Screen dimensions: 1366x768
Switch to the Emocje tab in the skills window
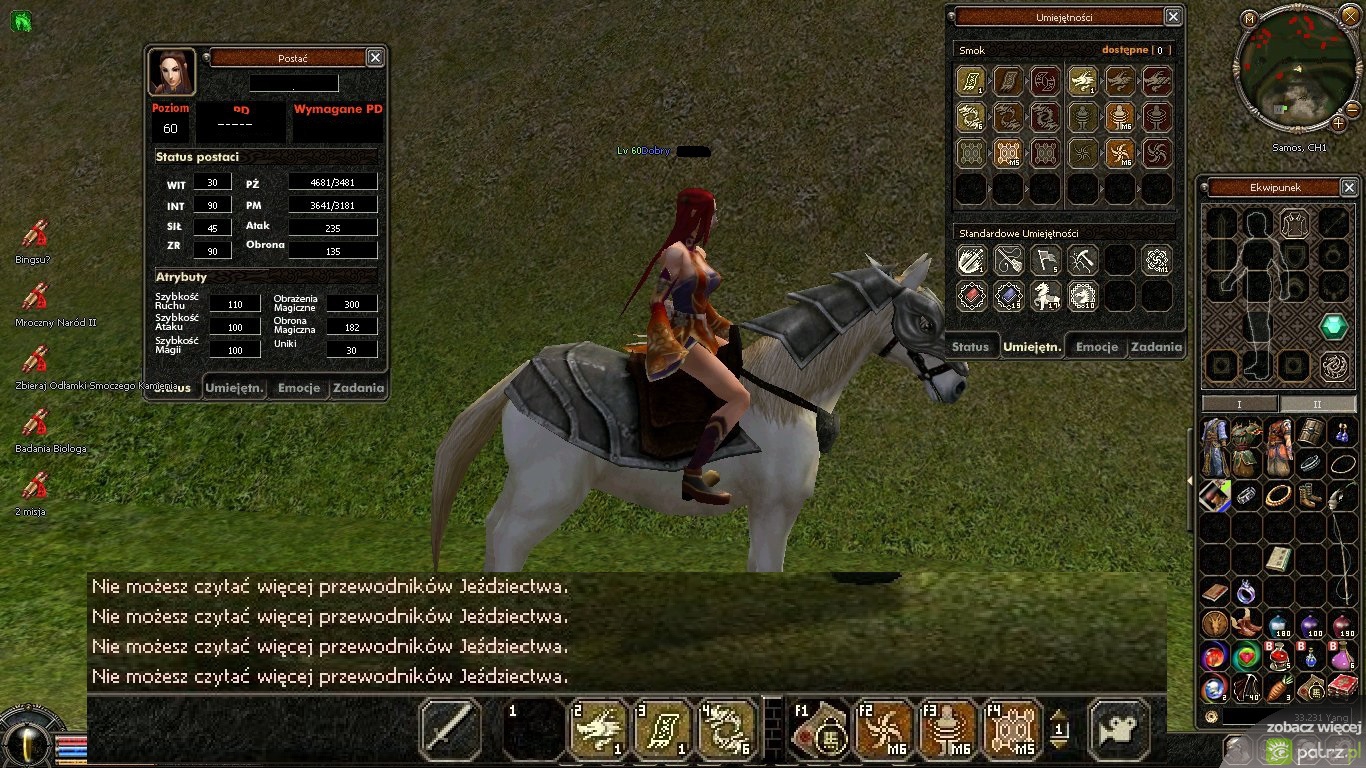[1097, 347]
